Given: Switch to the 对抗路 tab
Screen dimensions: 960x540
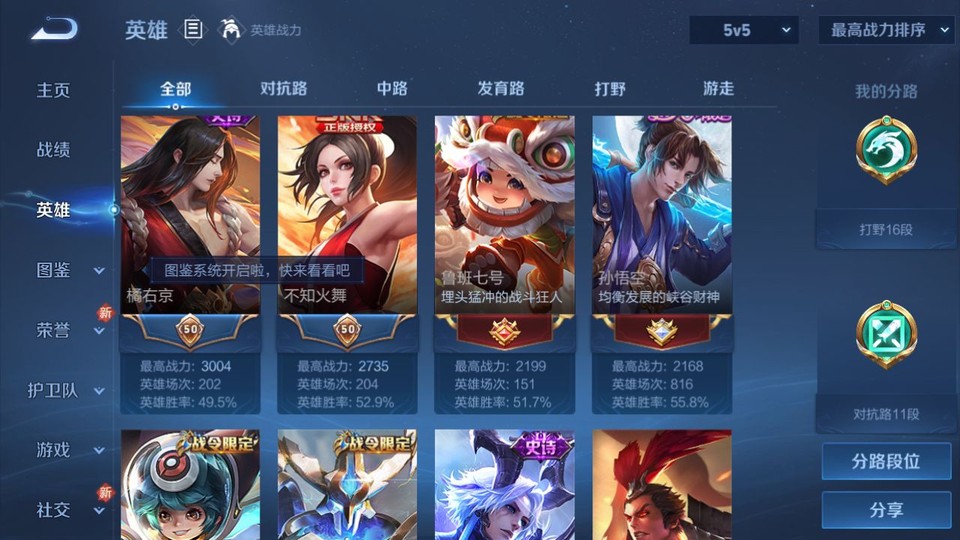Looking at the screenshot, I should tap(283, 88).
